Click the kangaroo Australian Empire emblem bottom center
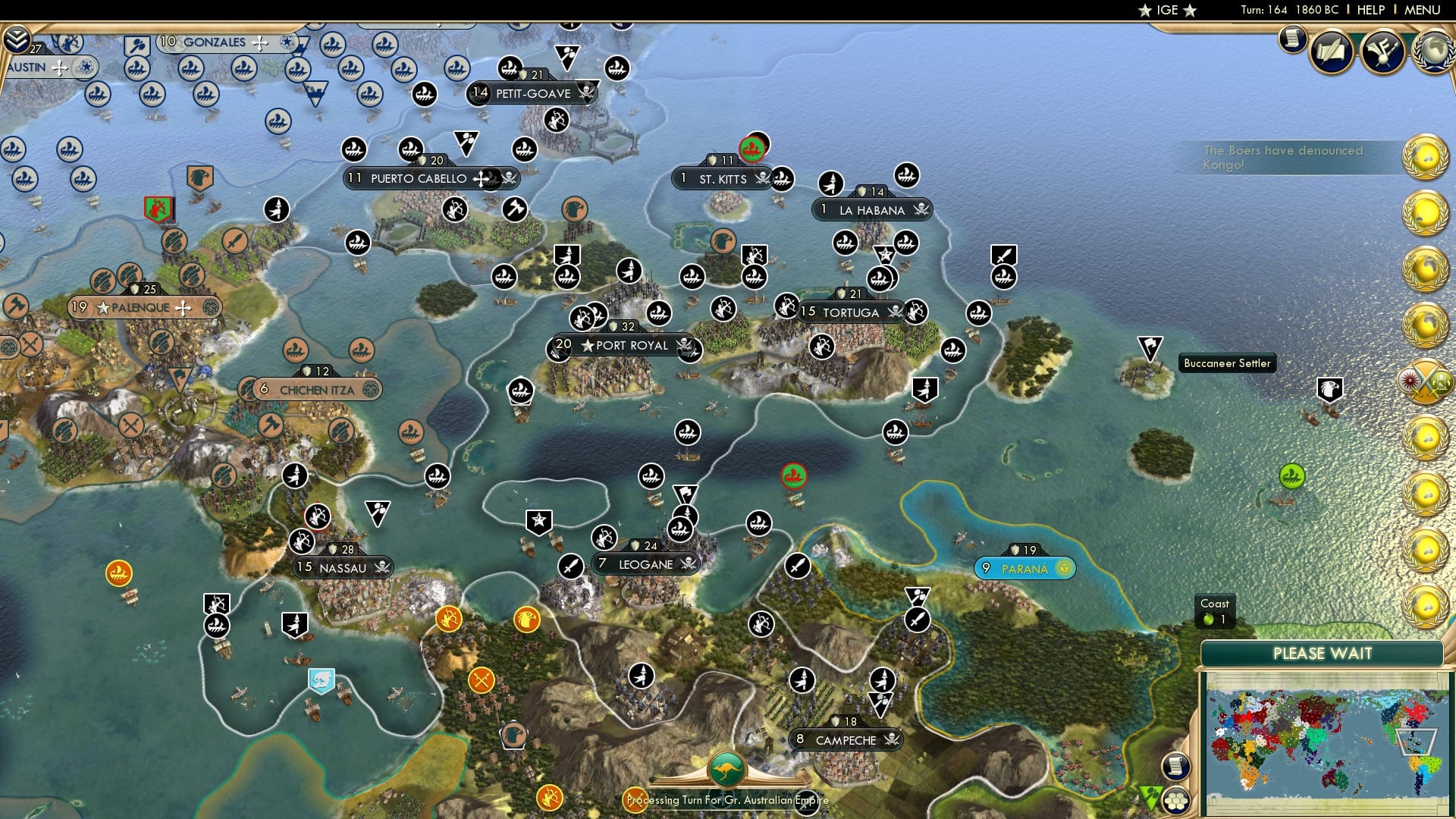 coord(727,769)
